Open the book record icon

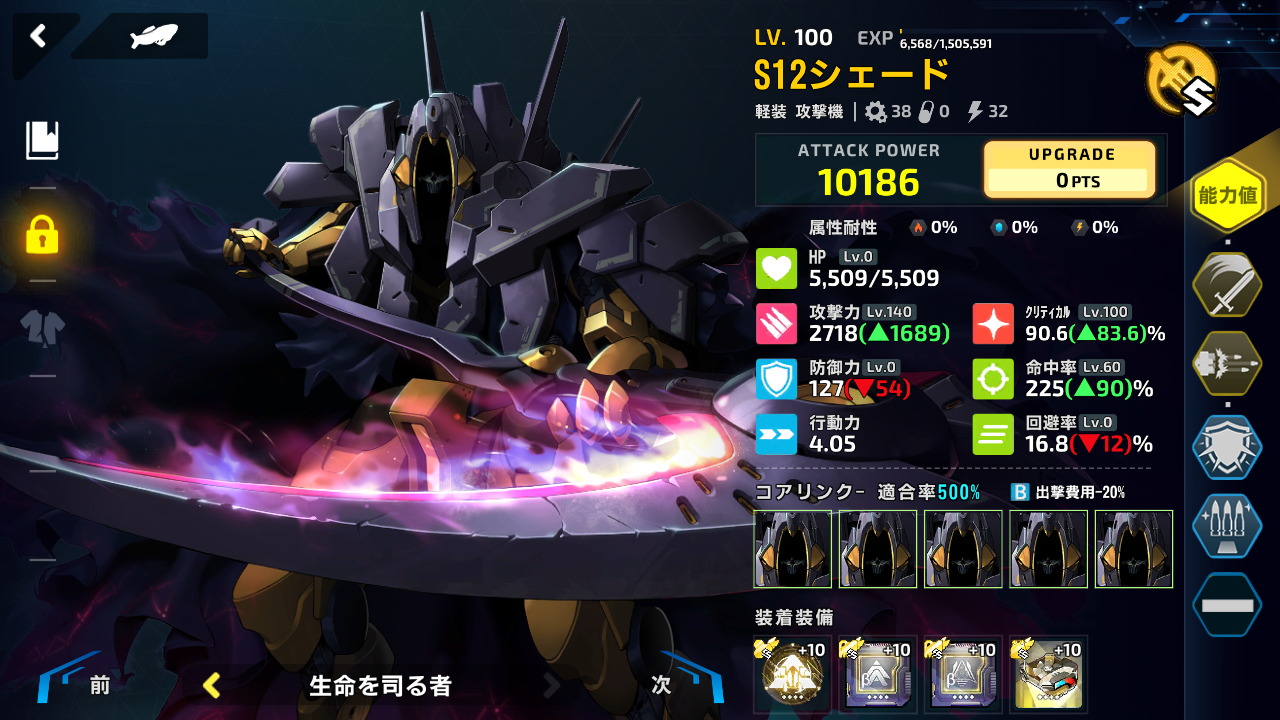coord(42,140)
